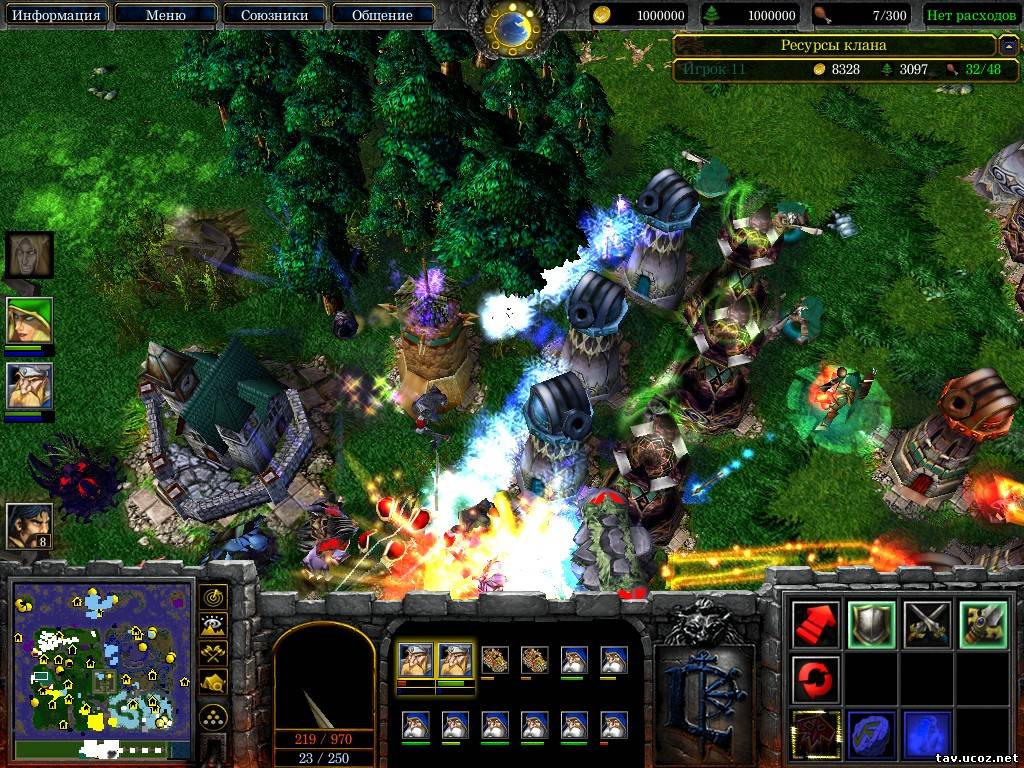1024x768 pixels.
Task: Toggle the formation button with five dots
Action: pos(213,717)
